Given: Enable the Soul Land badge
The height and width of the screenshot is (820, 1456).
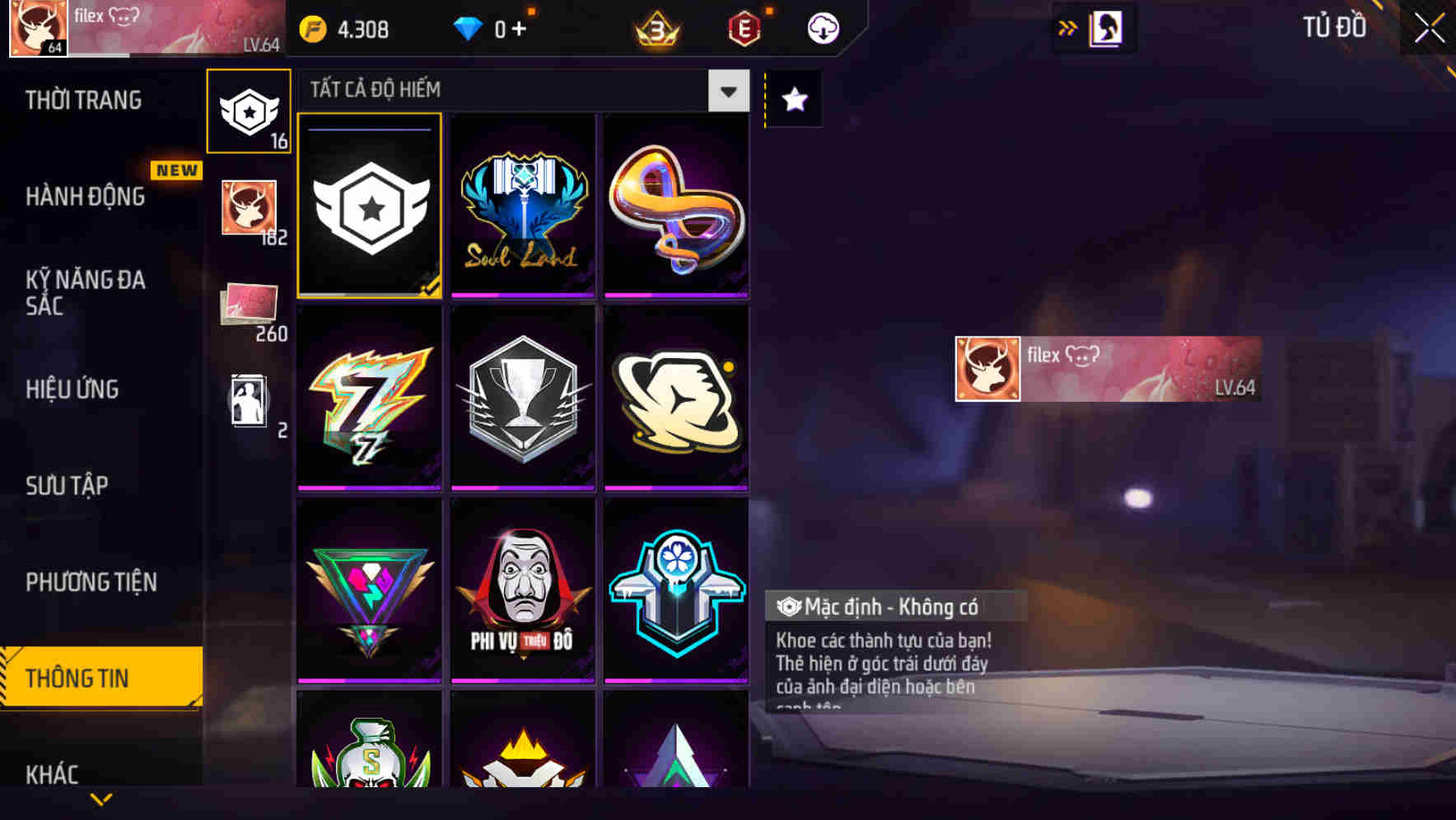Looking at the screenshot, I should click(522, 205).
